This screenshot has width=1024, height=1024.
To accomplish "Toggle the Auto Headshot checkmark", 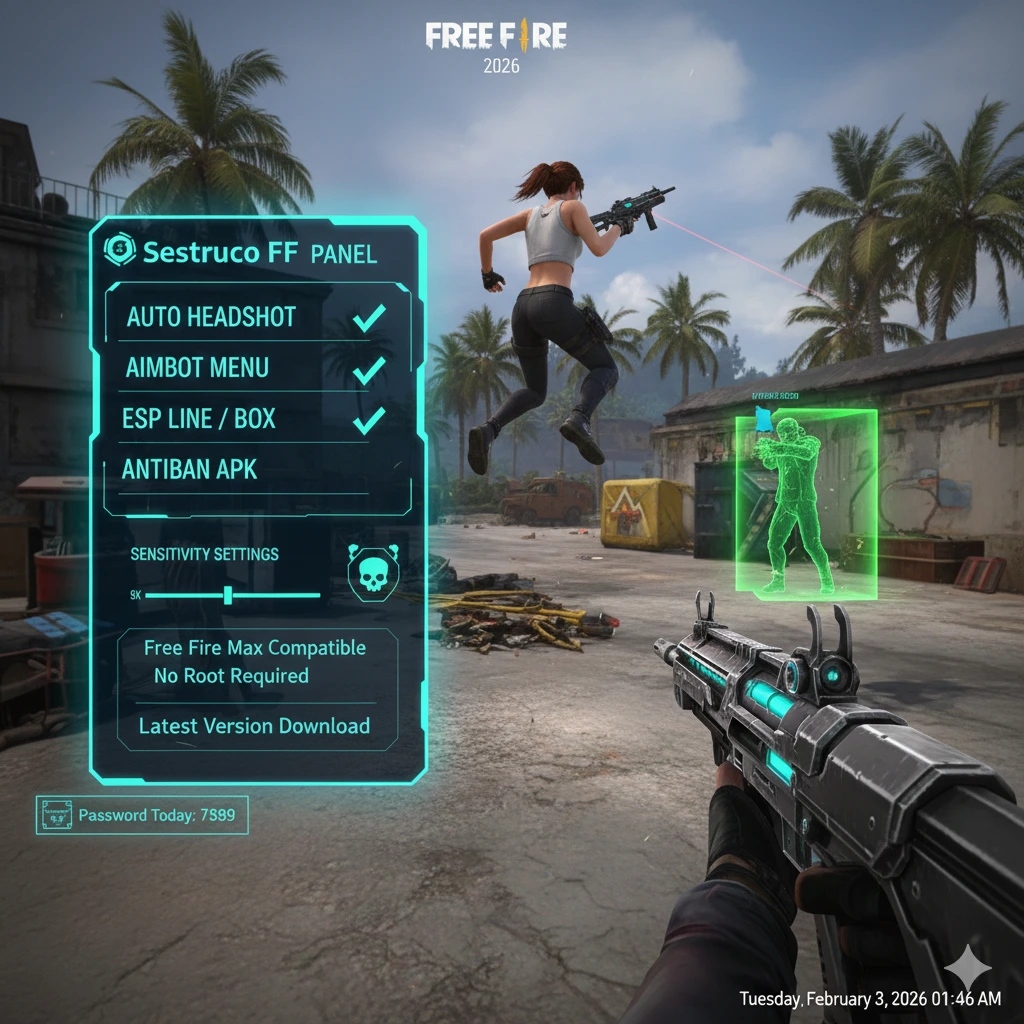I will 370,319.
